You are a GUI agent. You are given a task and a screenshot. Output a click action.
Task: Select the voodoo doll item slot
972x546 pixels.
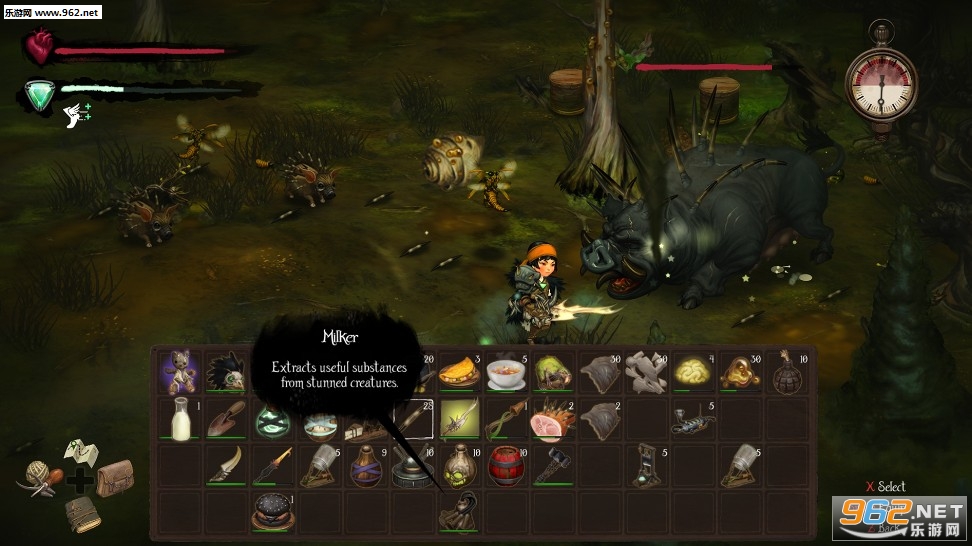(179, 372)
